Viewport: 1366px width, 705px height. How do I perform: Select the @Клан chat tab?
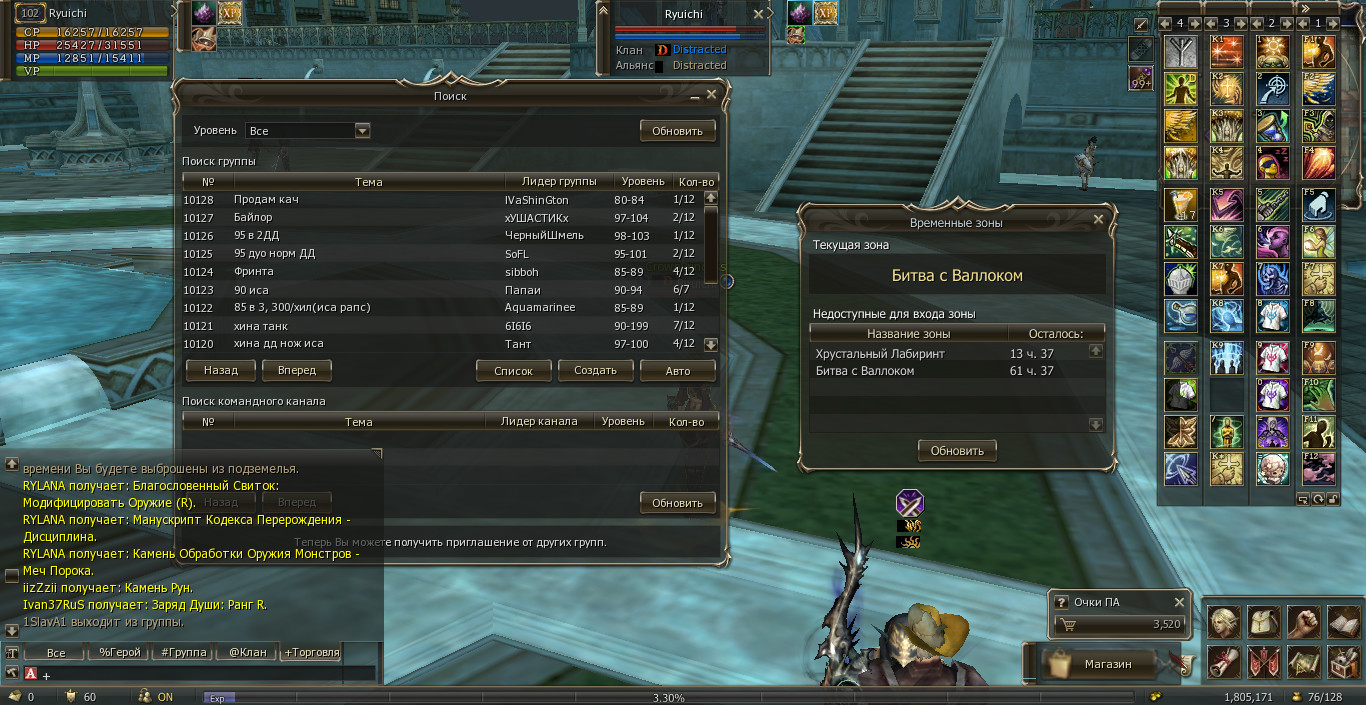[248, 653]
